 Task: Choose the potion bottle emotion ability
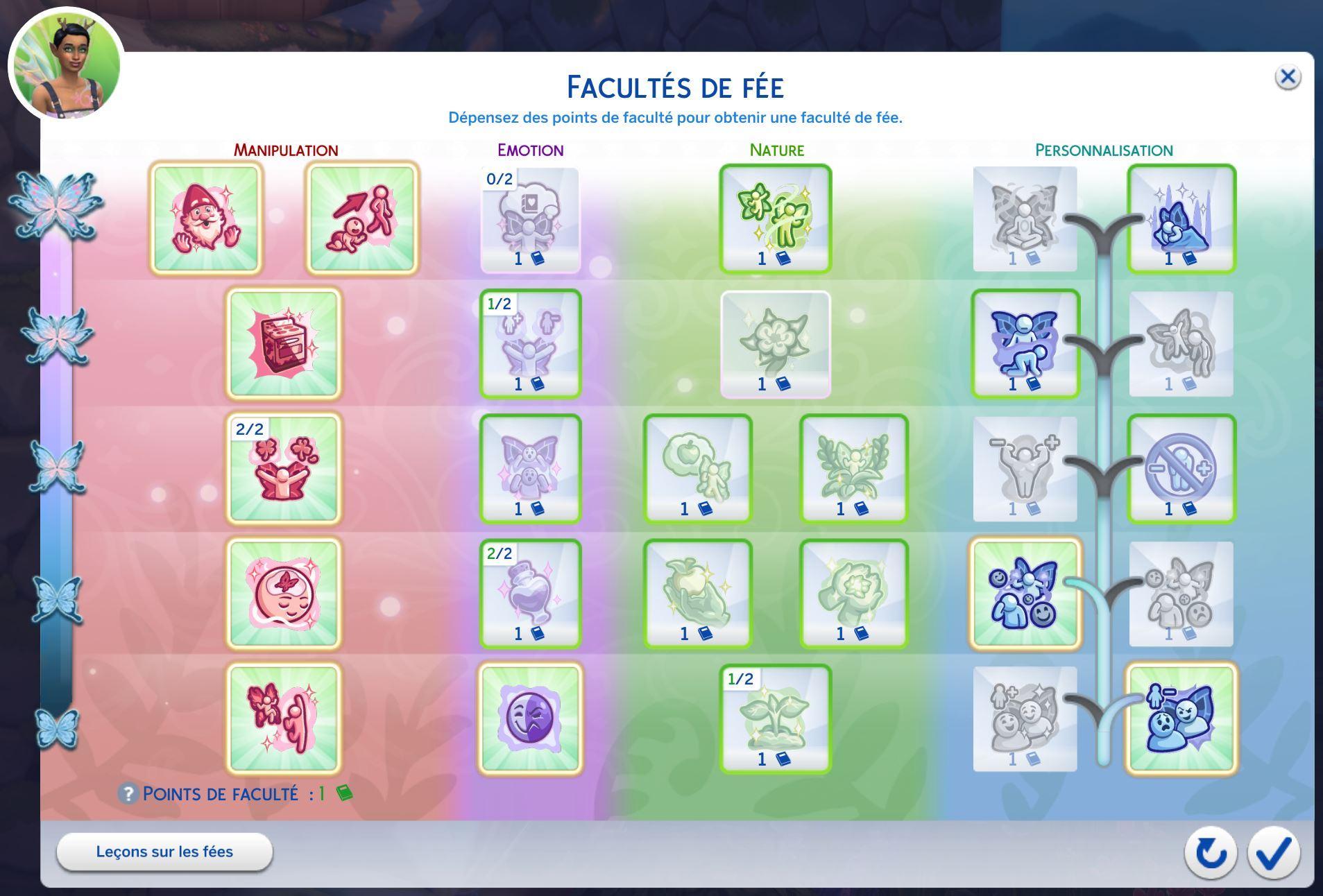(x=531, y=594)
